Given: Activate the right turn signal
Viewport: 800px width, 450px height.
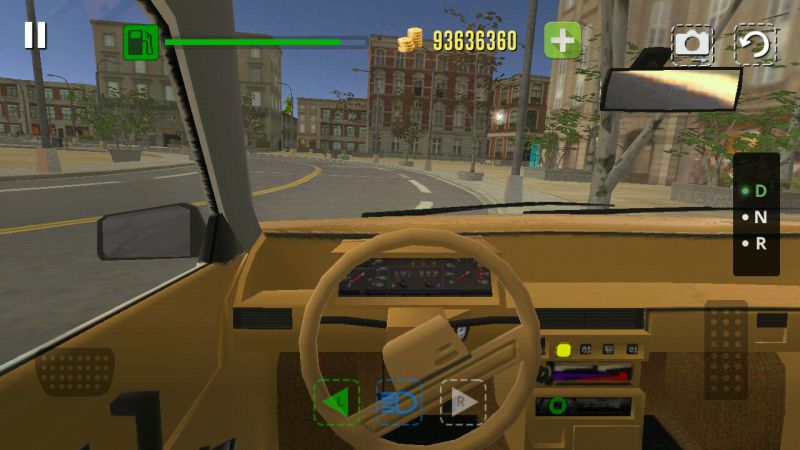Looking at the screenshot, I should tap(463, 402).
